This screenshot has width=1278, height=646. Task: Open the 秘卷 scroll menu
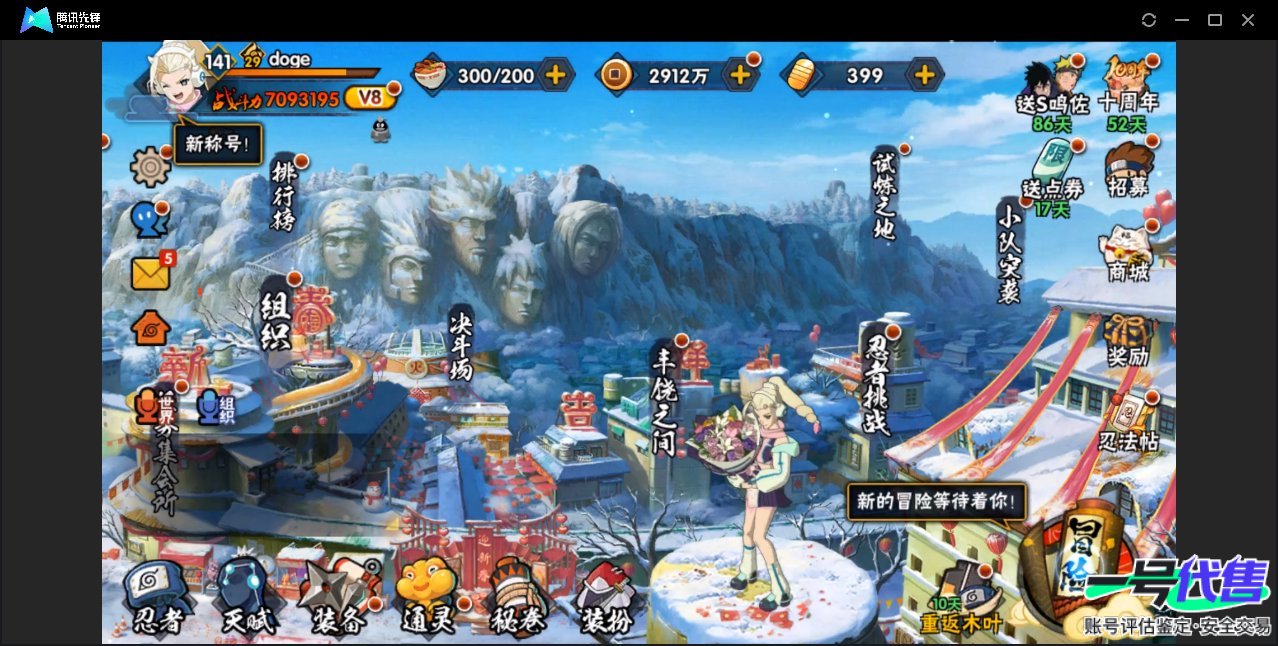click(518, 598)
